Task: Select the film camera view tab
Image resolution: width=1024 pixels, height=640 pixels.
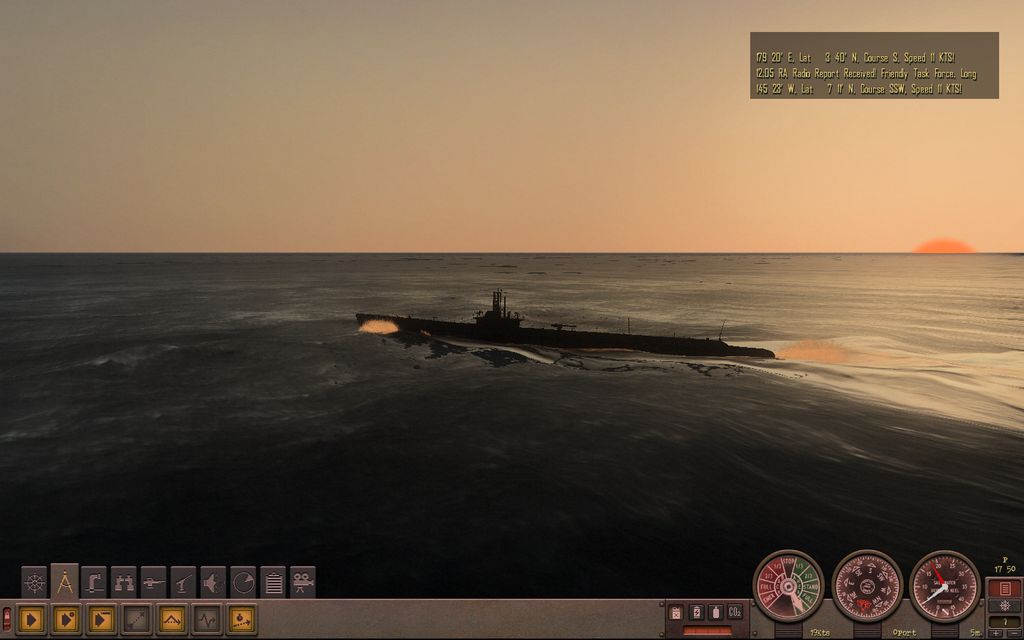Action: point(303,582)
